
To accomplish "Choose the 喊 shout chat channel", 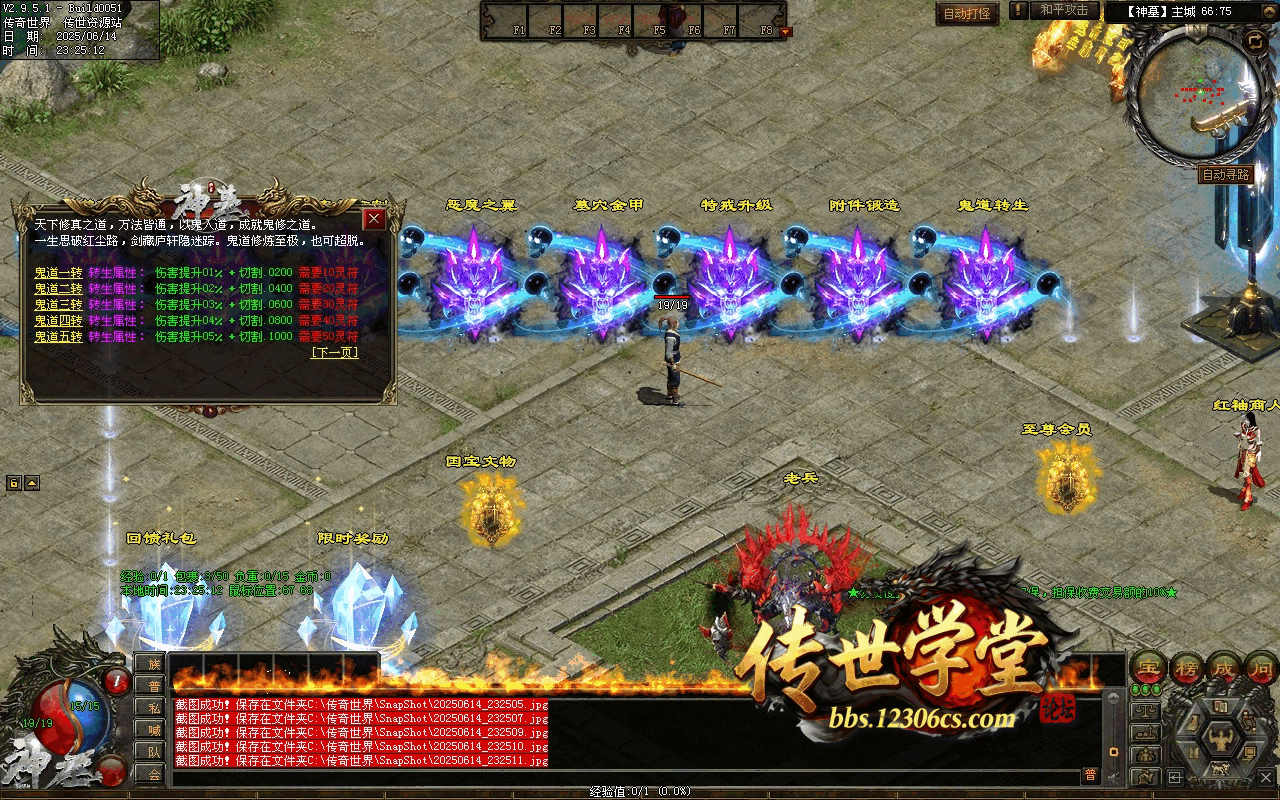I will click(149, 729).
